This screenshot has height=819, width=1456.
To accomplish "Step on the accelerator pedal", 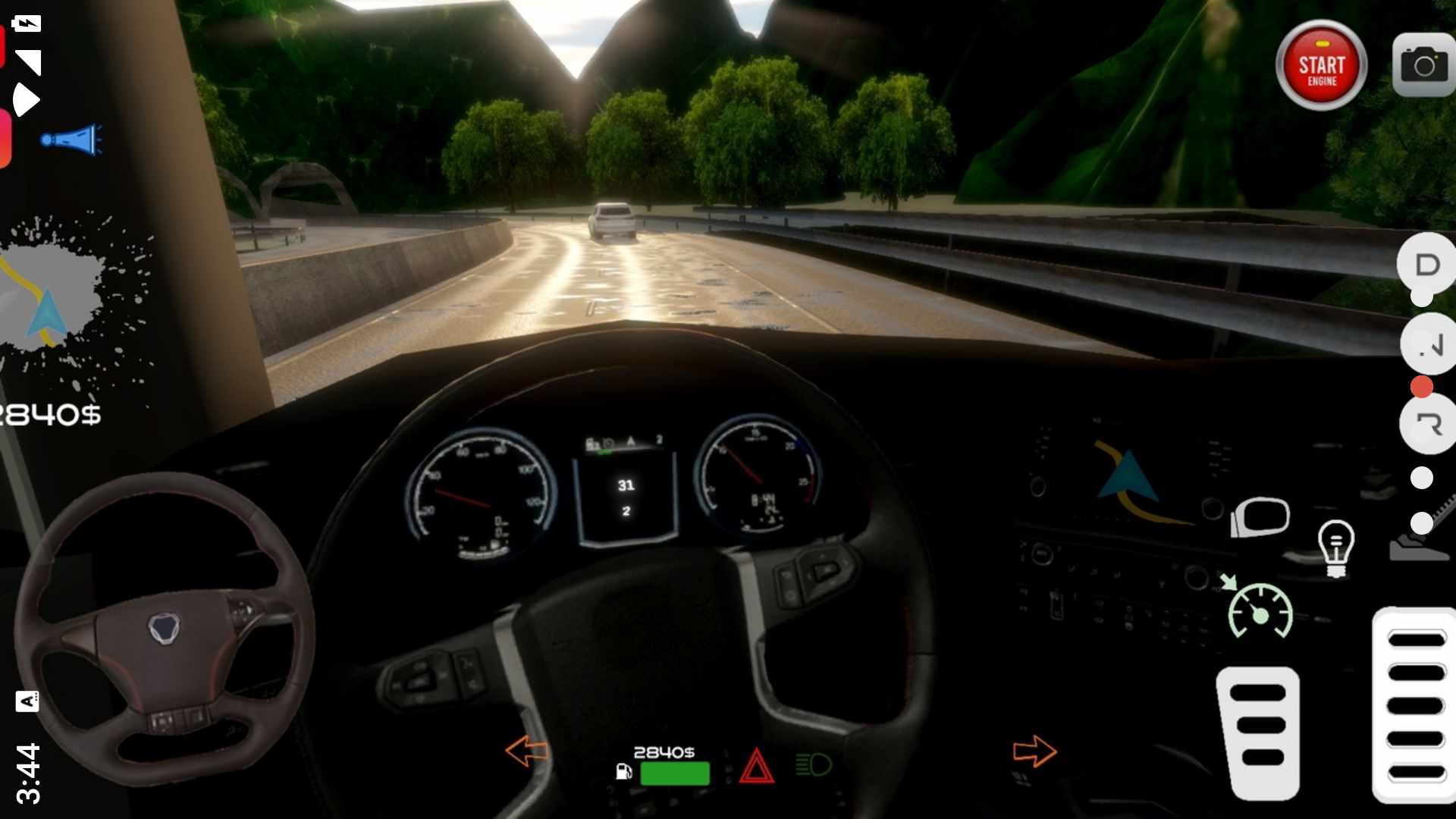I will (1415, 705).
